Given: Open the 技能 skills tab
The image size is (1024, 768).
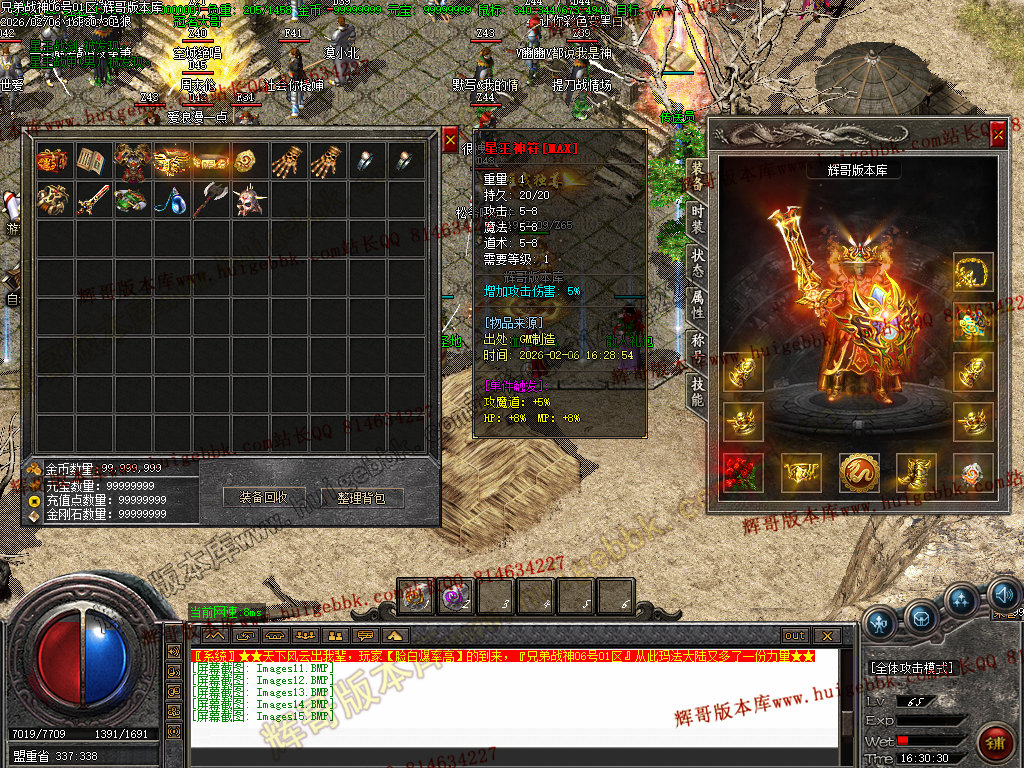Looking at the screenshot, I should pos(697,391).
